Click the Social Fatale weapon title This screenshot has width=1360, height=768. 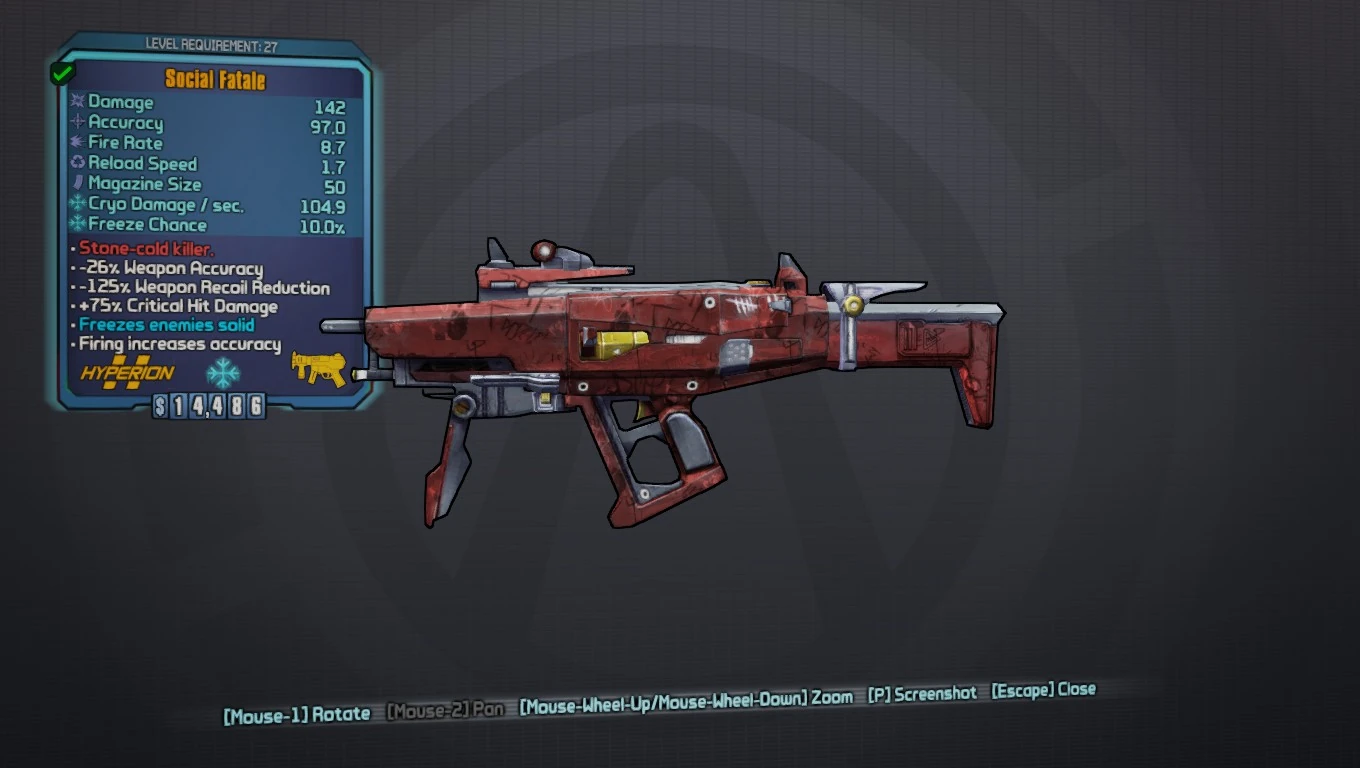[216, 80]
